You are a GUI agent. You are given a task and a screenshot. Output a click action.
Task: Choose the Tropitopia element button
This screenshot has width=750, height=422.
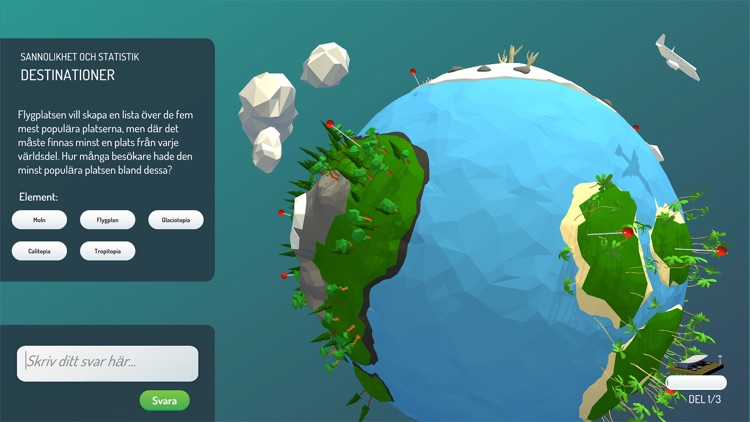[x=108, y=251]
